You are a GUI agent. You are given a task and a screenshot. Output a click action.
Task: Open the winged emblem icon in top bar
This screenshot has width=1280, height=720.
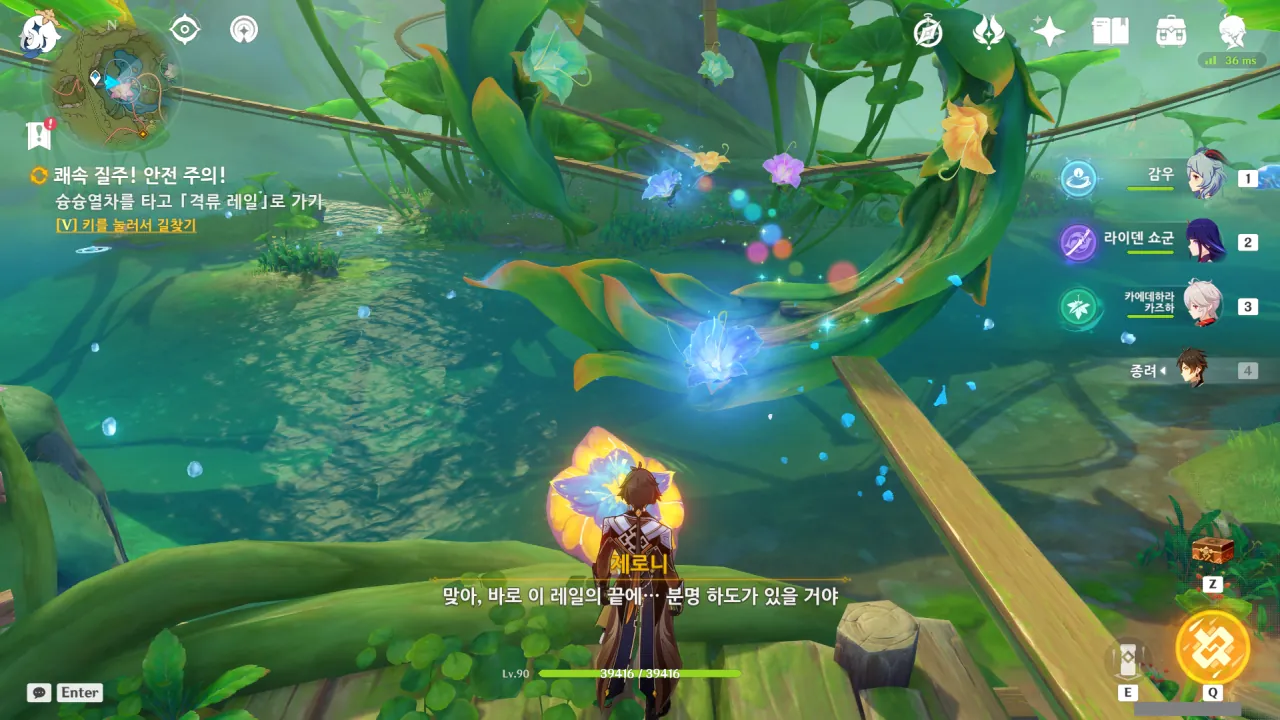pyautogui.click(x=989, y=32)
